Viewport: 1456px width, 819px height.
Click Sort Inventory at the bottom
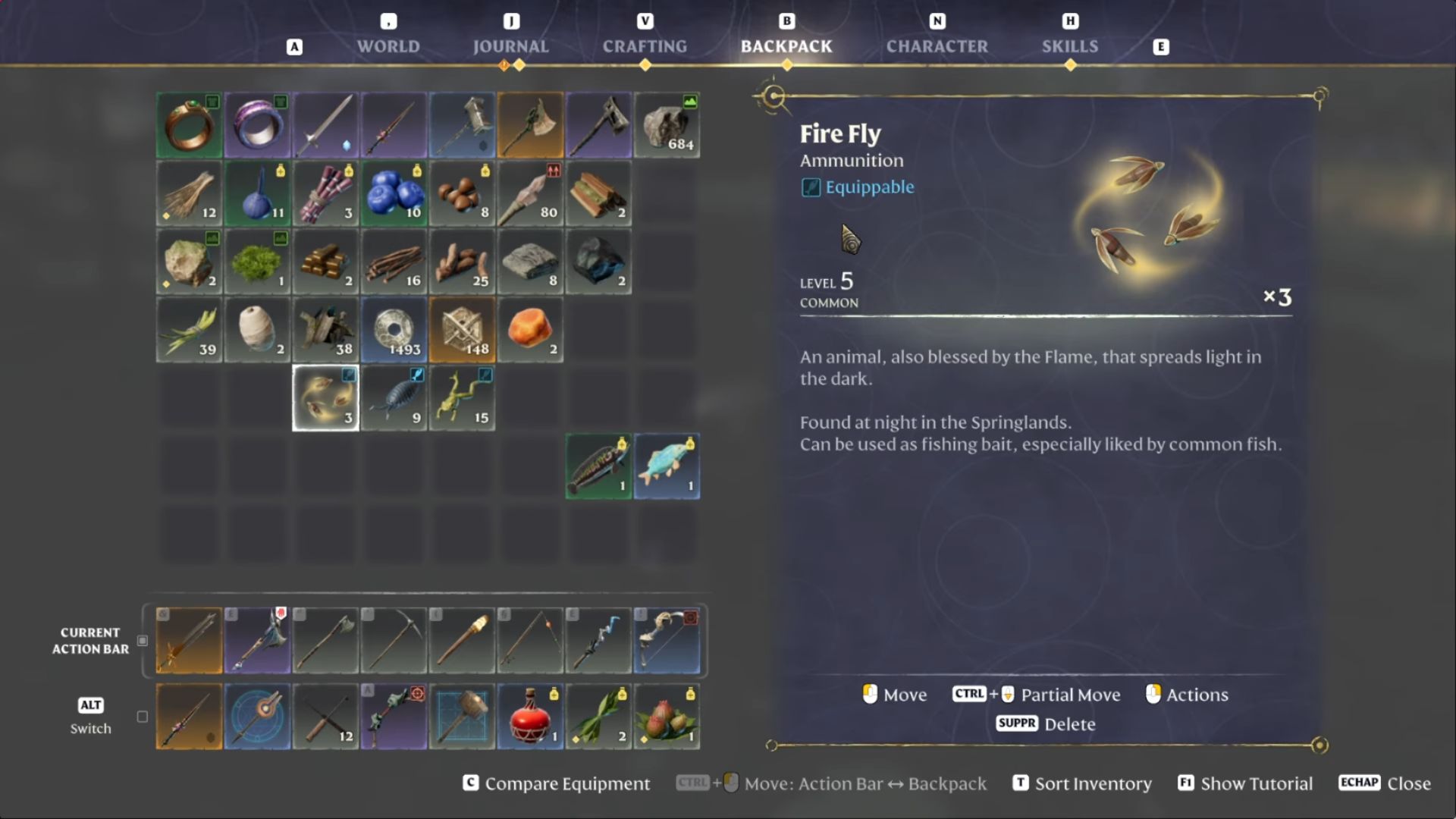point(1093,783)
